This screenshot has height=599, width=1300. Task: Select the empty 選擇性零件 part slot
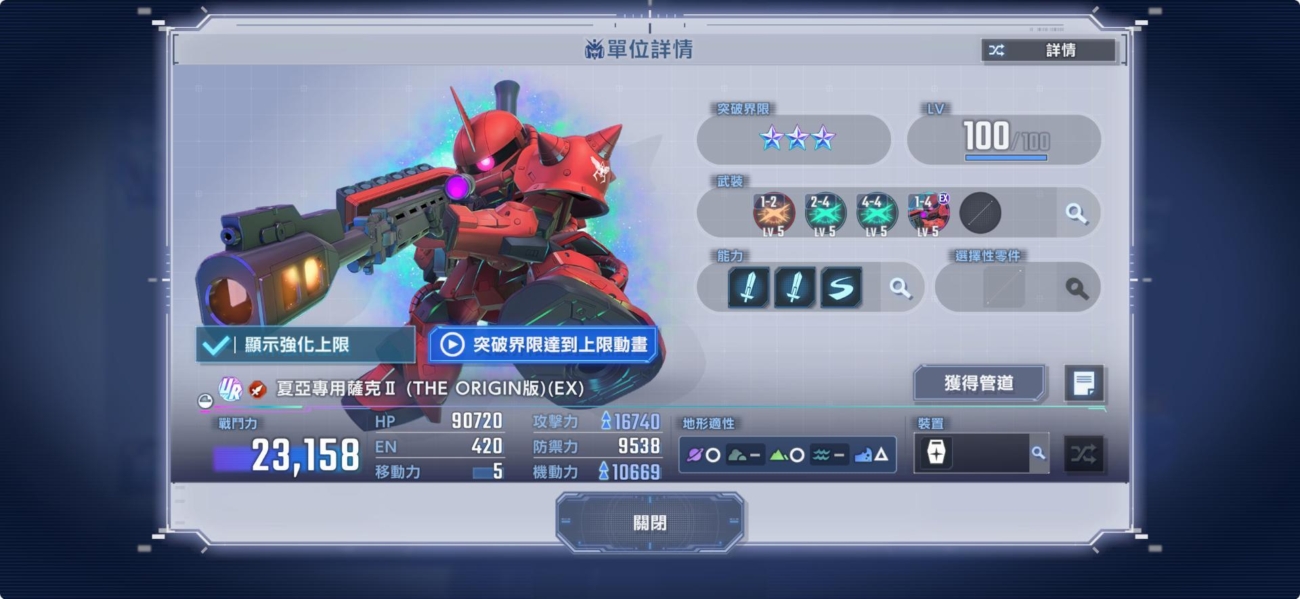1003,288
